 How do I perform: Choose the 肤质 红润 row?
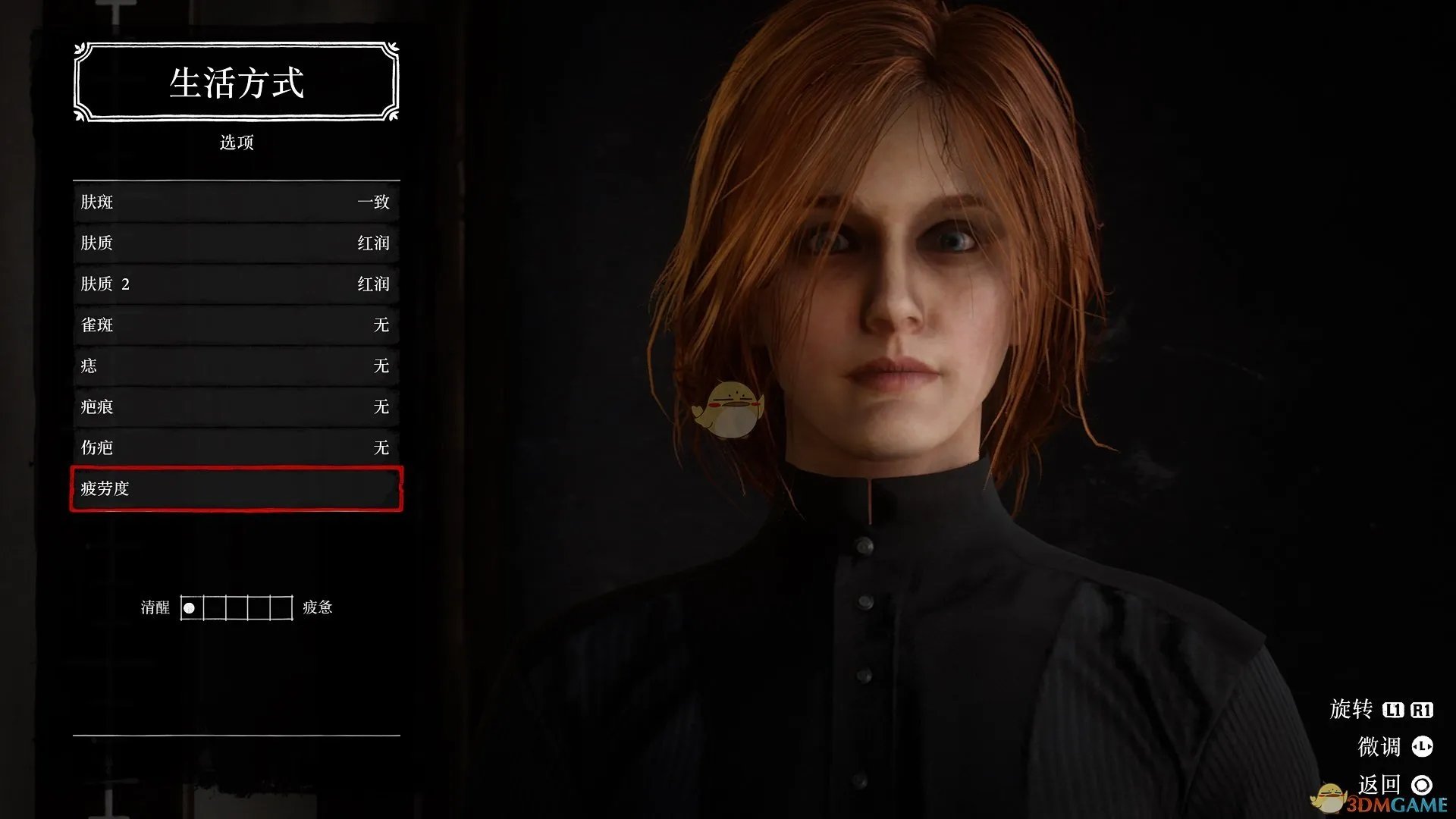236,243
